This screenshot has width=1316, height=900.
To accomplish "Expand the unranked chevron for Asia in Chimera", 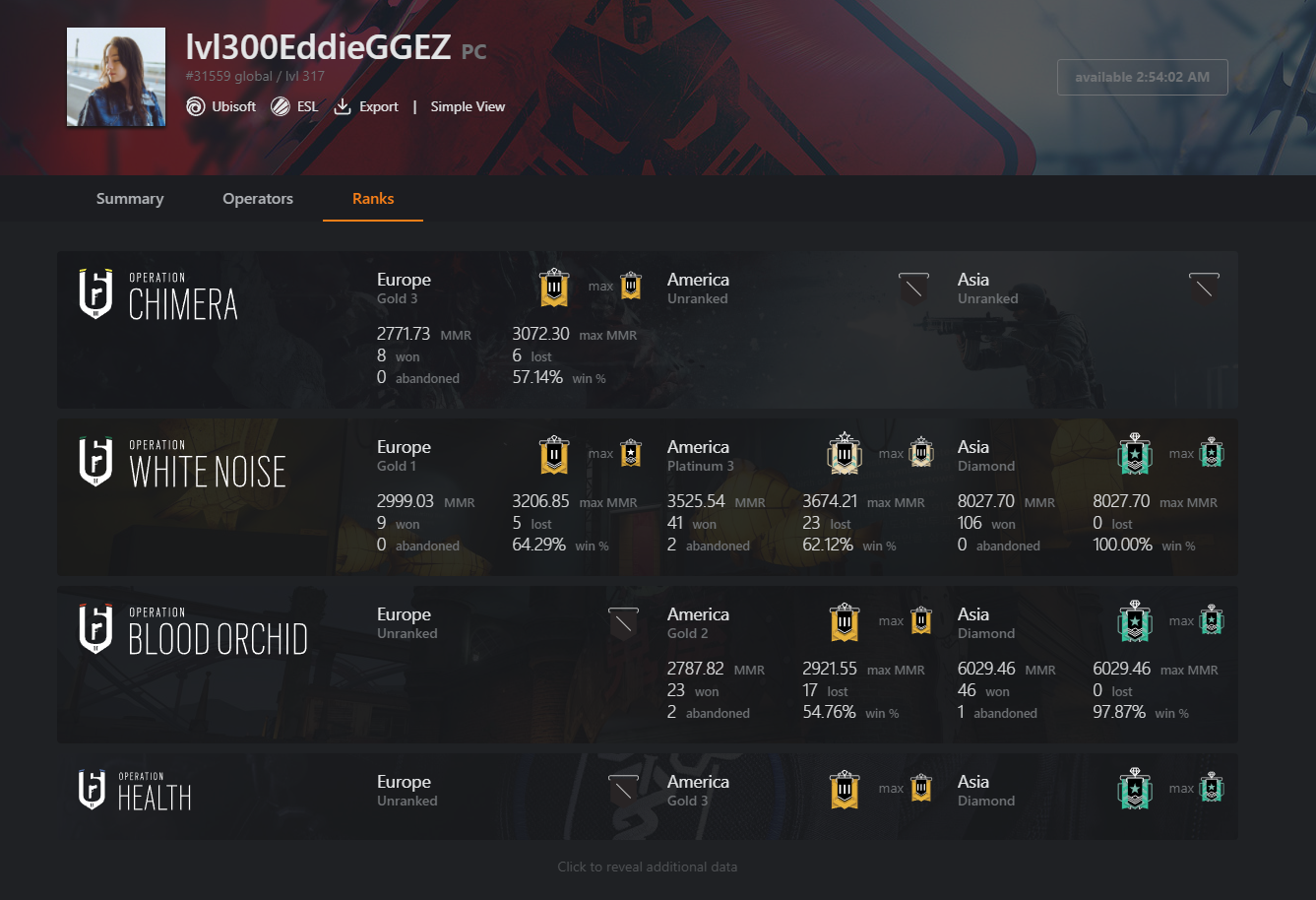I will coord(1204,288).
